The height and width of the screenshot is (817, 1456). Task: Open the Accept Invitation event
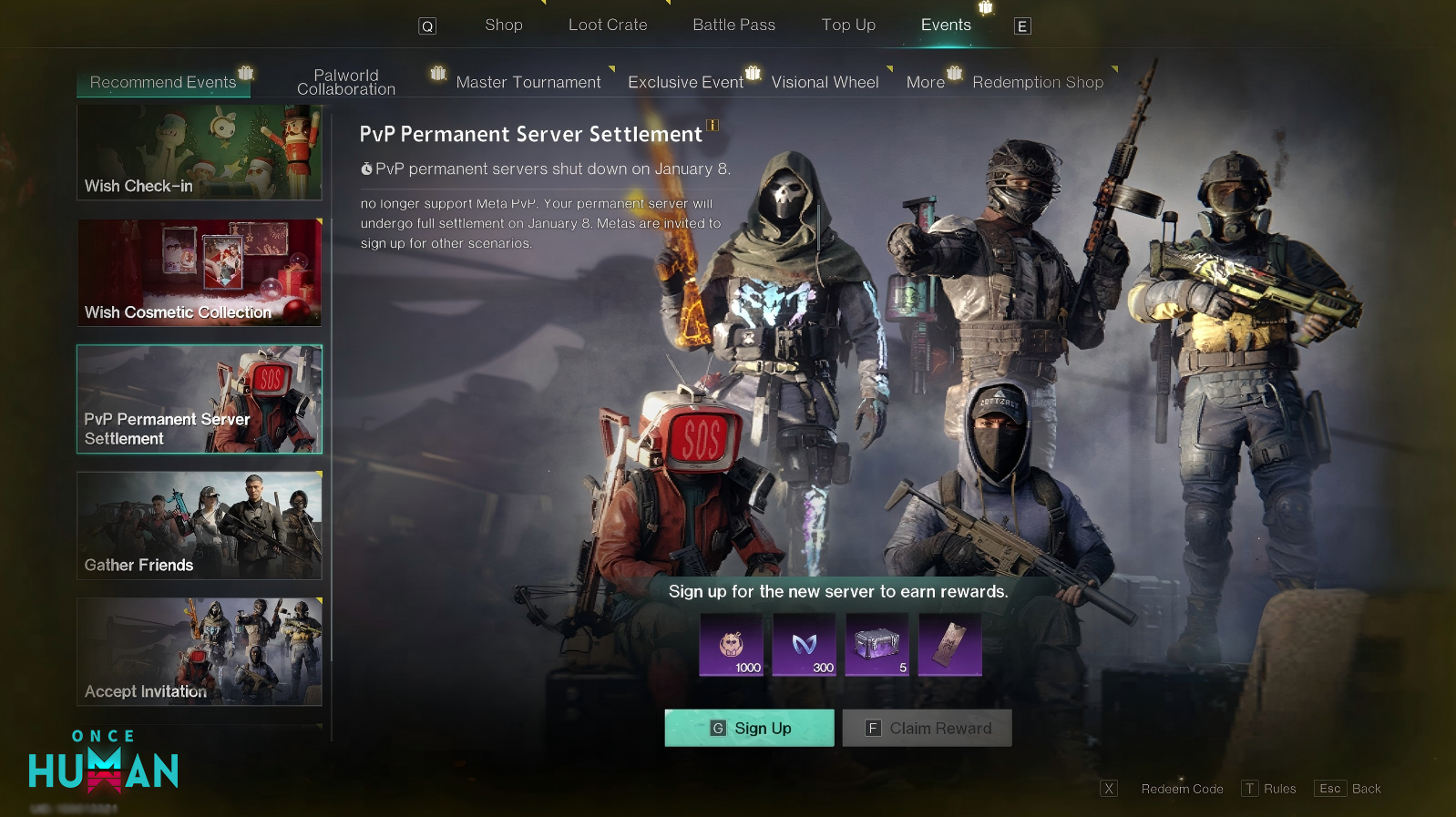coord(200,651)
